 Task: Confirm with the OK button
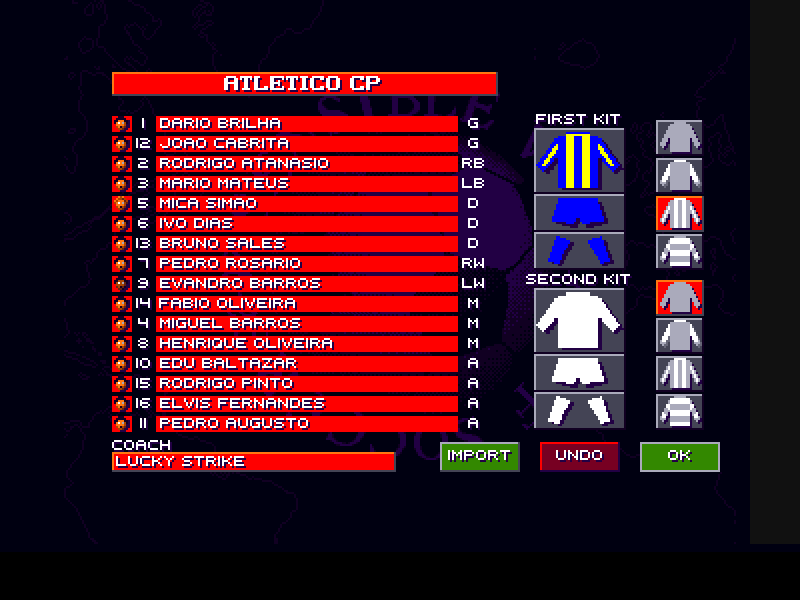(679, 456)
